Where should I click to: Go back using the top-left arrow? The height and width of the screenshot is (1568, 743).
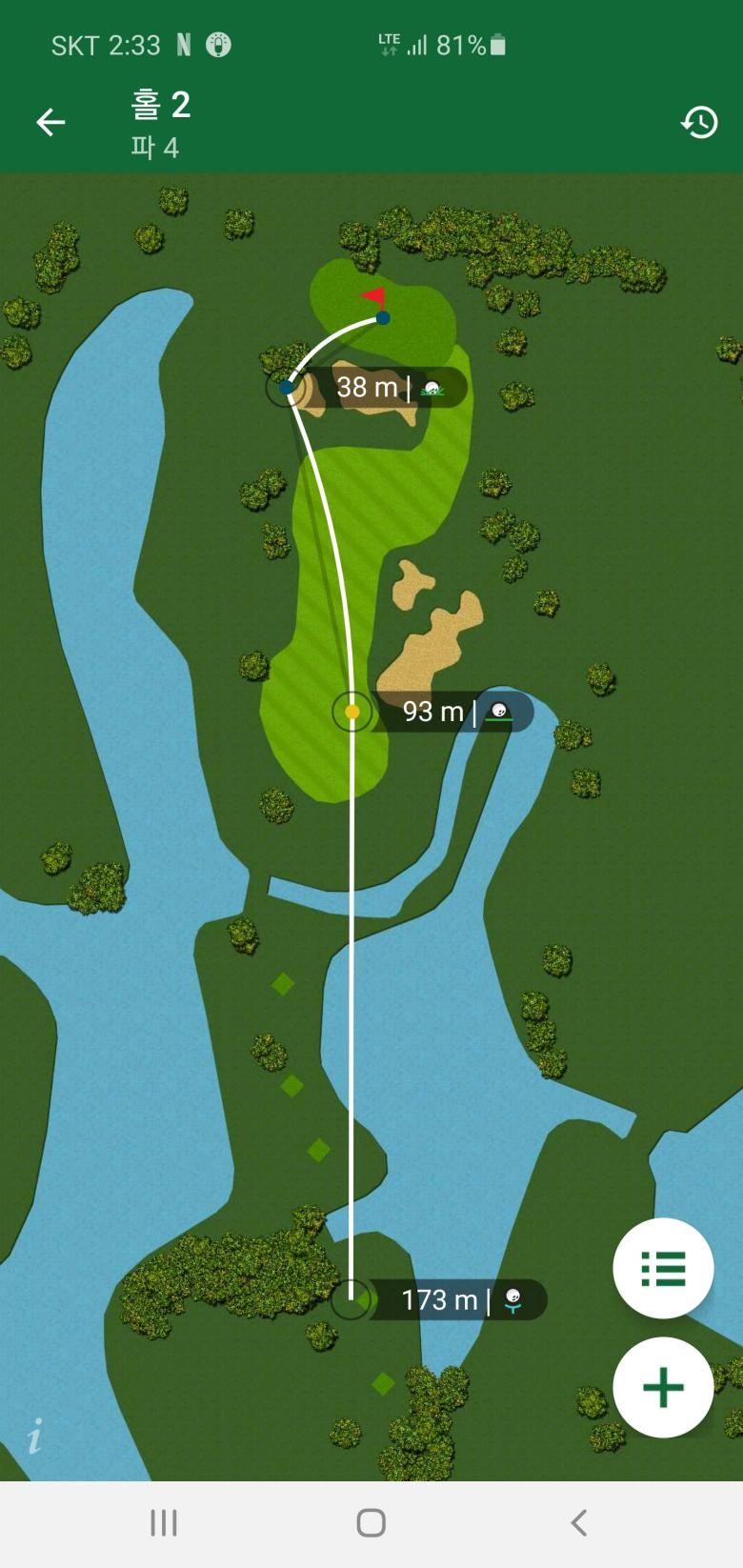pyautogui.click(x=50, y=122)
